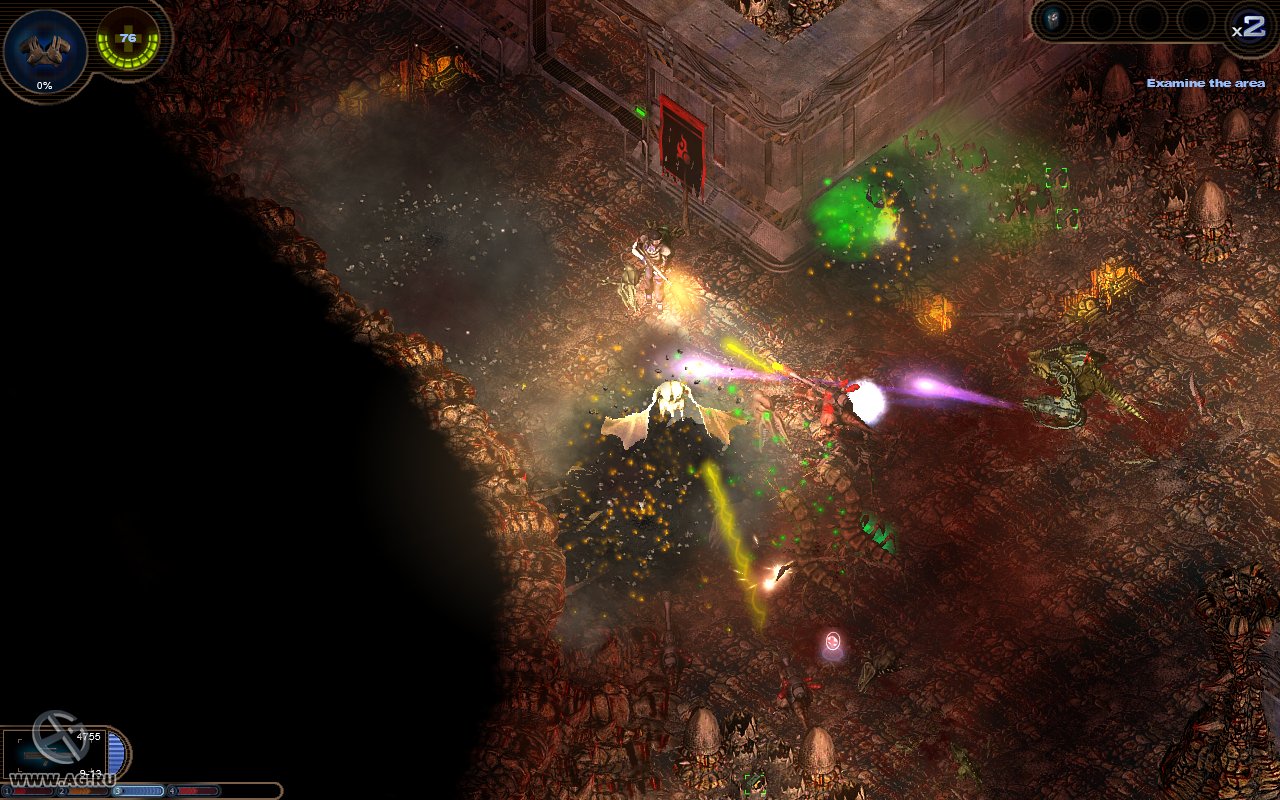
Task: Select the third empty grenade slot
Action: click(1148, 20)
